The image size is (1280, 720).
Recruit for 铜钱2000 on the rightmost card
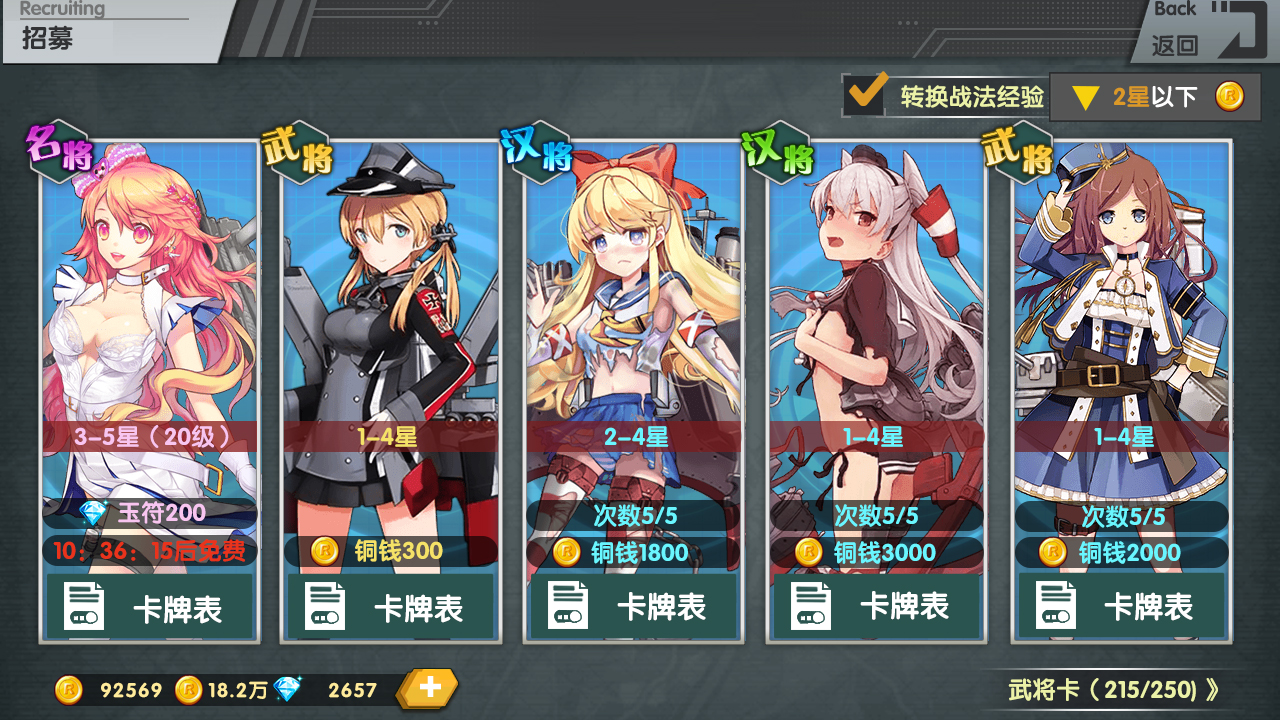click(1121, 552)
